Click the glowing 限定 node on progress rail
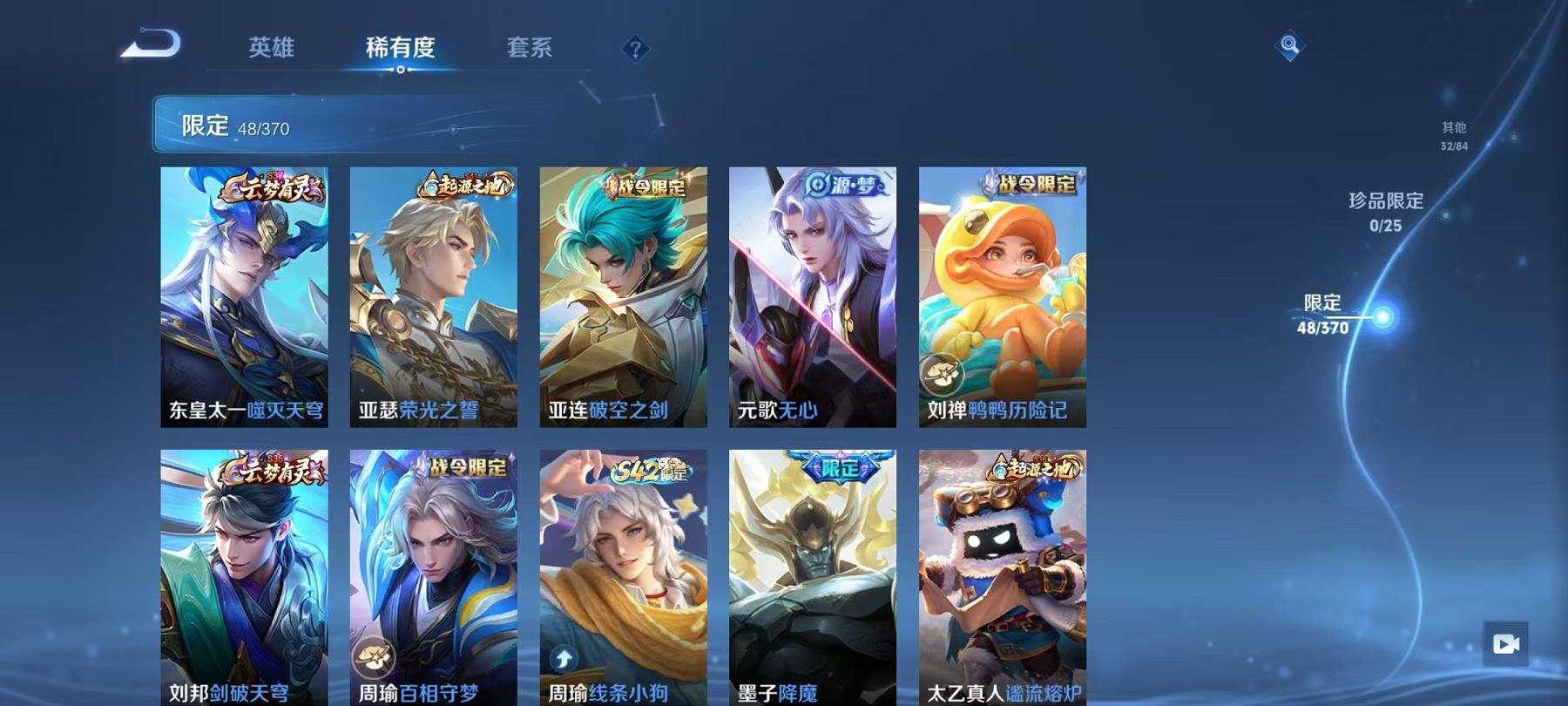Image resolution: width=1568 pixels, height=706 pixels. click(1383, 318)
